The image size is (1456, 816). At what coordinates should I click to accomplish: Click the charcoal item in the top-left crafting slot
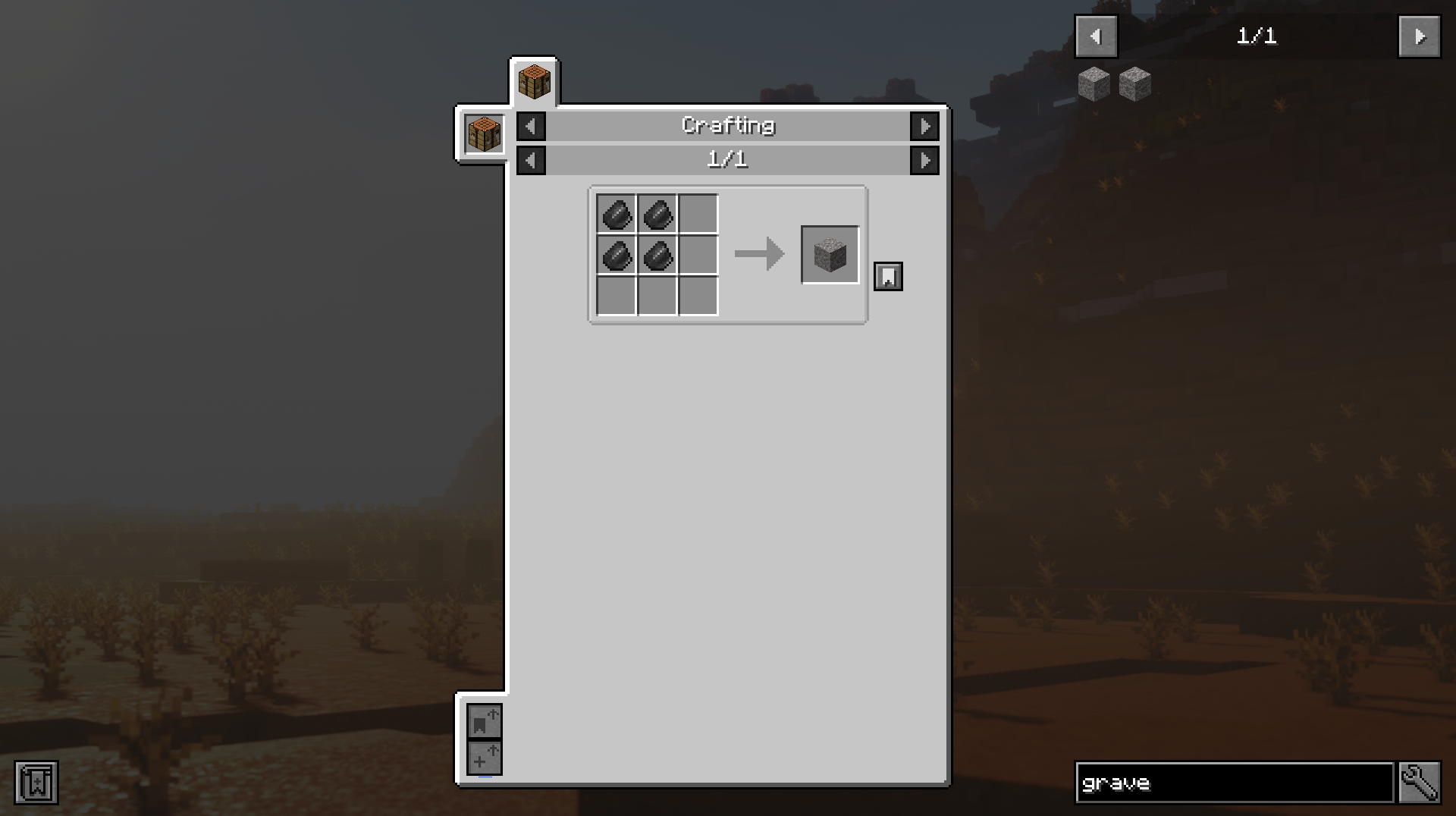(617, 216)
